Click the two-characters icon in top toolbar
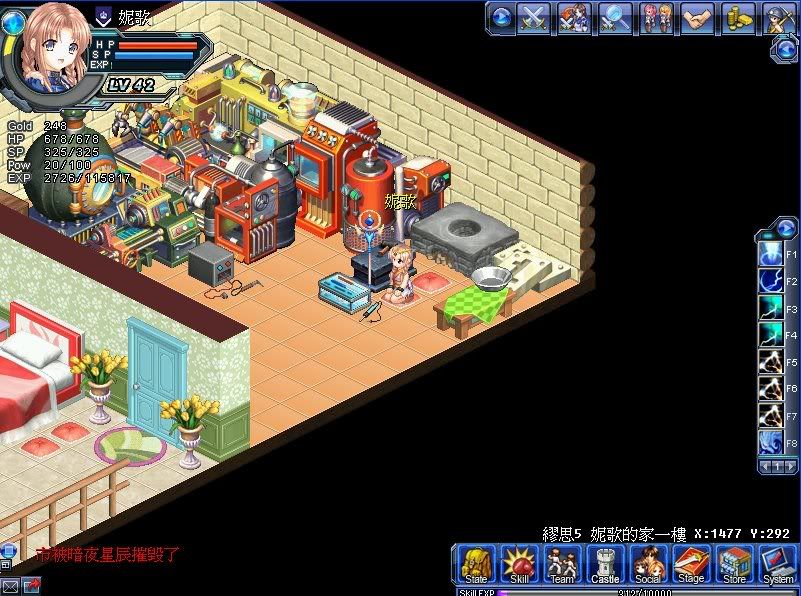This screenshot has width=801, height=596. click(656, 18)
